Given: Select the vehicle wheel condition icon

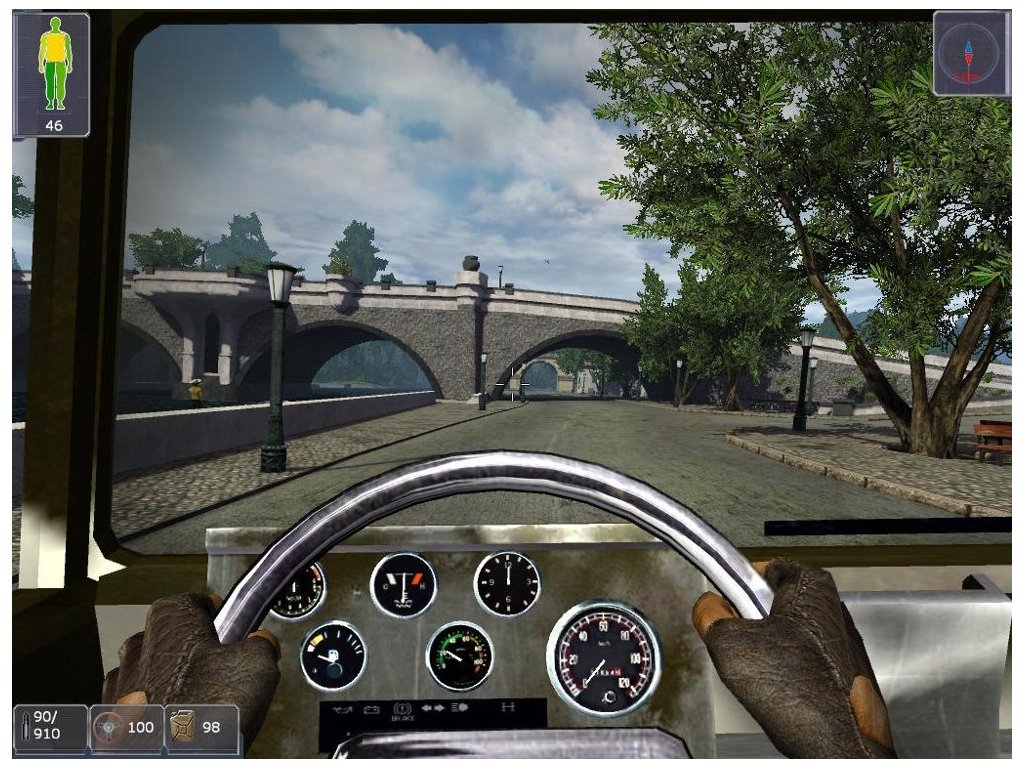Looking at the screenshot, I should [107, 729].
